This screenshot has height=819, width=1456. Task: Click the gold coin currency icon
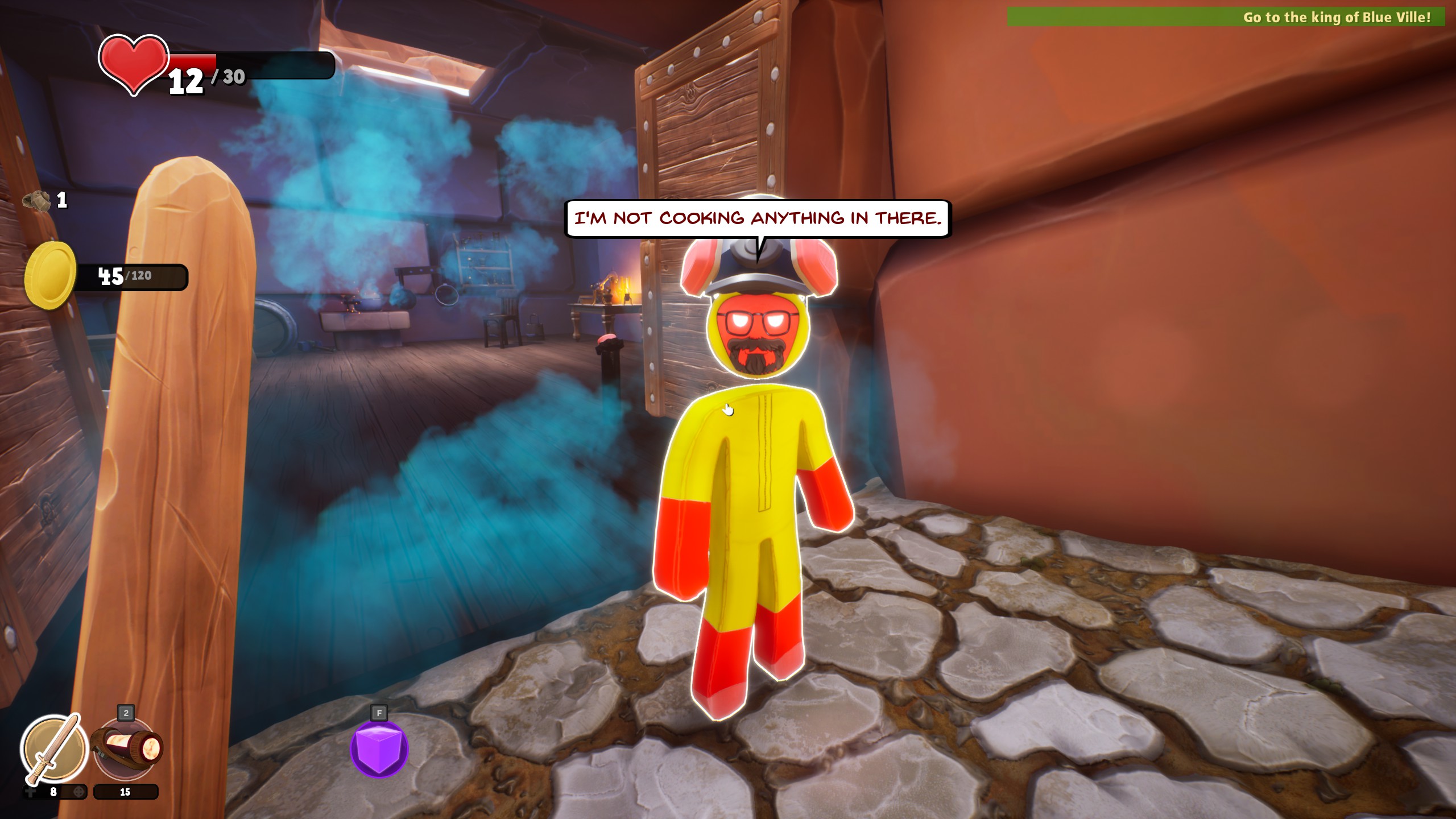click(50, 276)
